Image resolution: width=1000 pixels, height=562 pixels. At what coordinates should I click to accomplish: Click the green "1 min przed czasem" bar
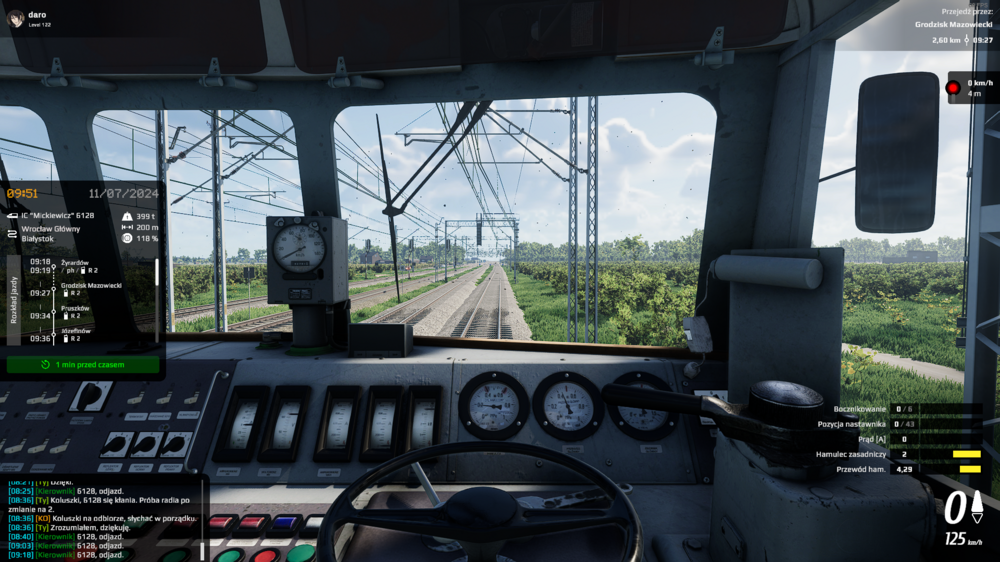click(83, 365)
